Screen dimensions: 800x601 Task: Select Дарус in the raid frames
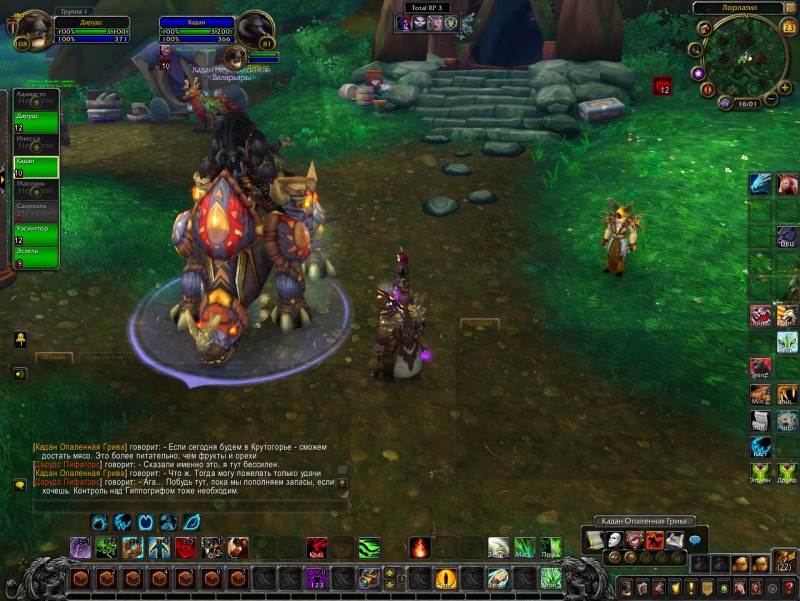tap(35, 122)
